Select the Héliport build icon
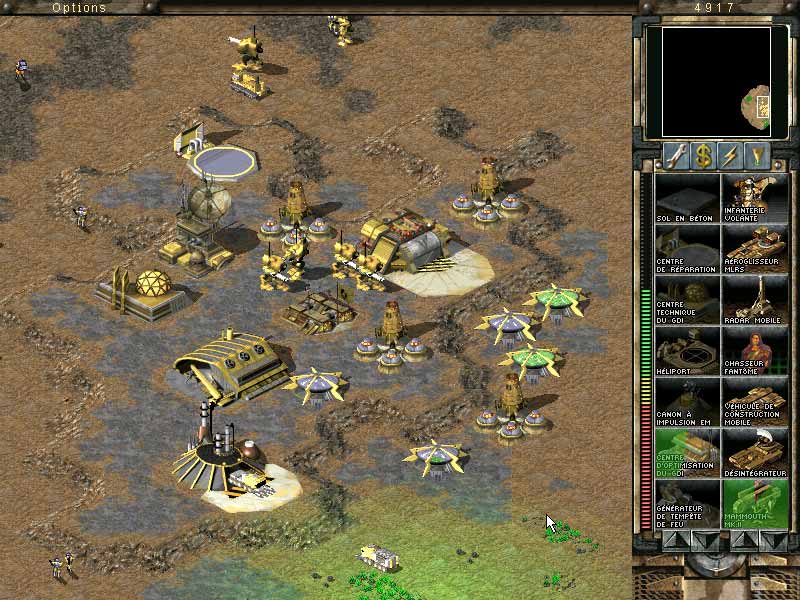This screenshot has width=800, height=600. (687, 351)
